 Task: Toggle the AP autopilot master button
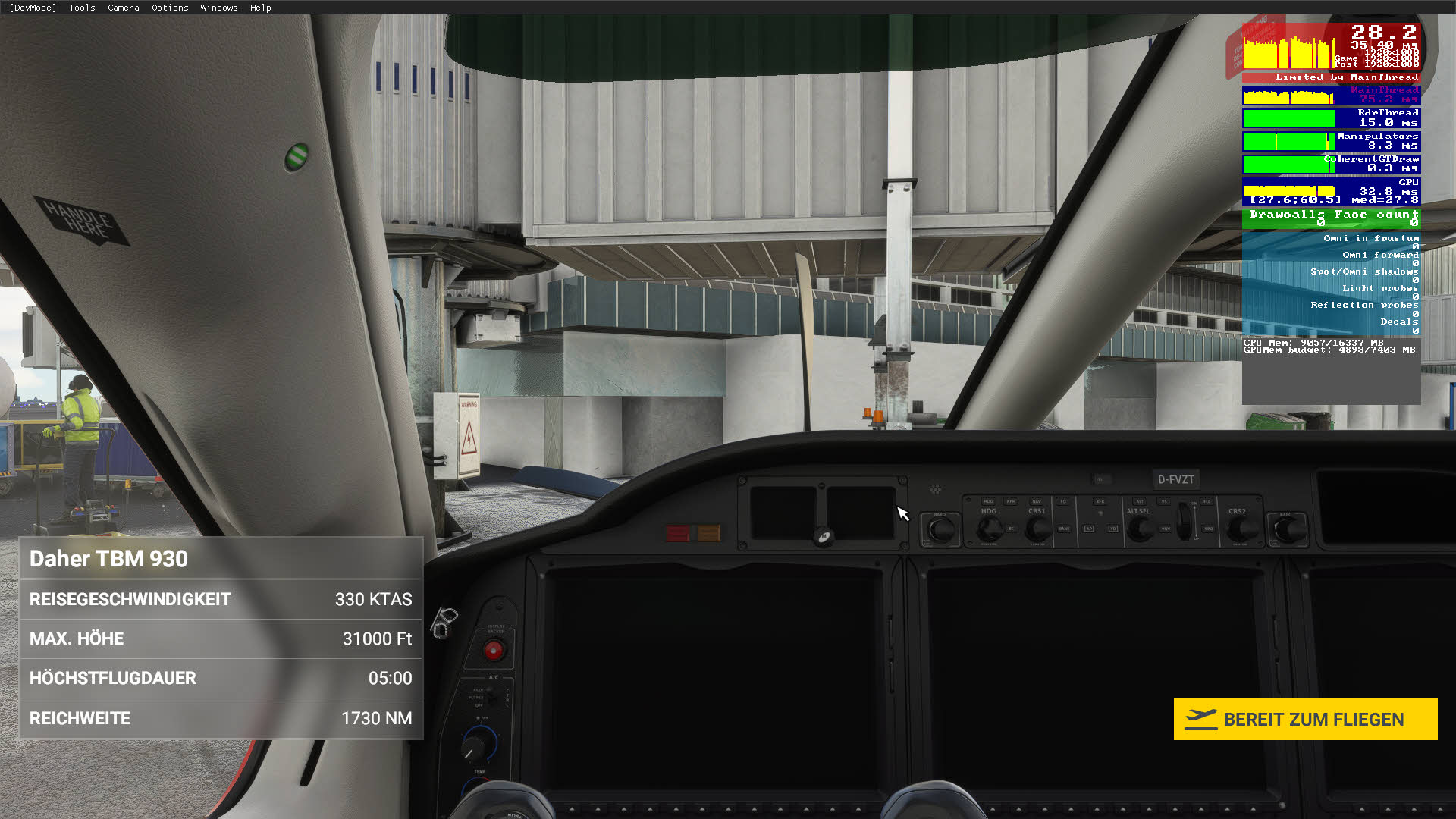click(x=1089, y=529)
